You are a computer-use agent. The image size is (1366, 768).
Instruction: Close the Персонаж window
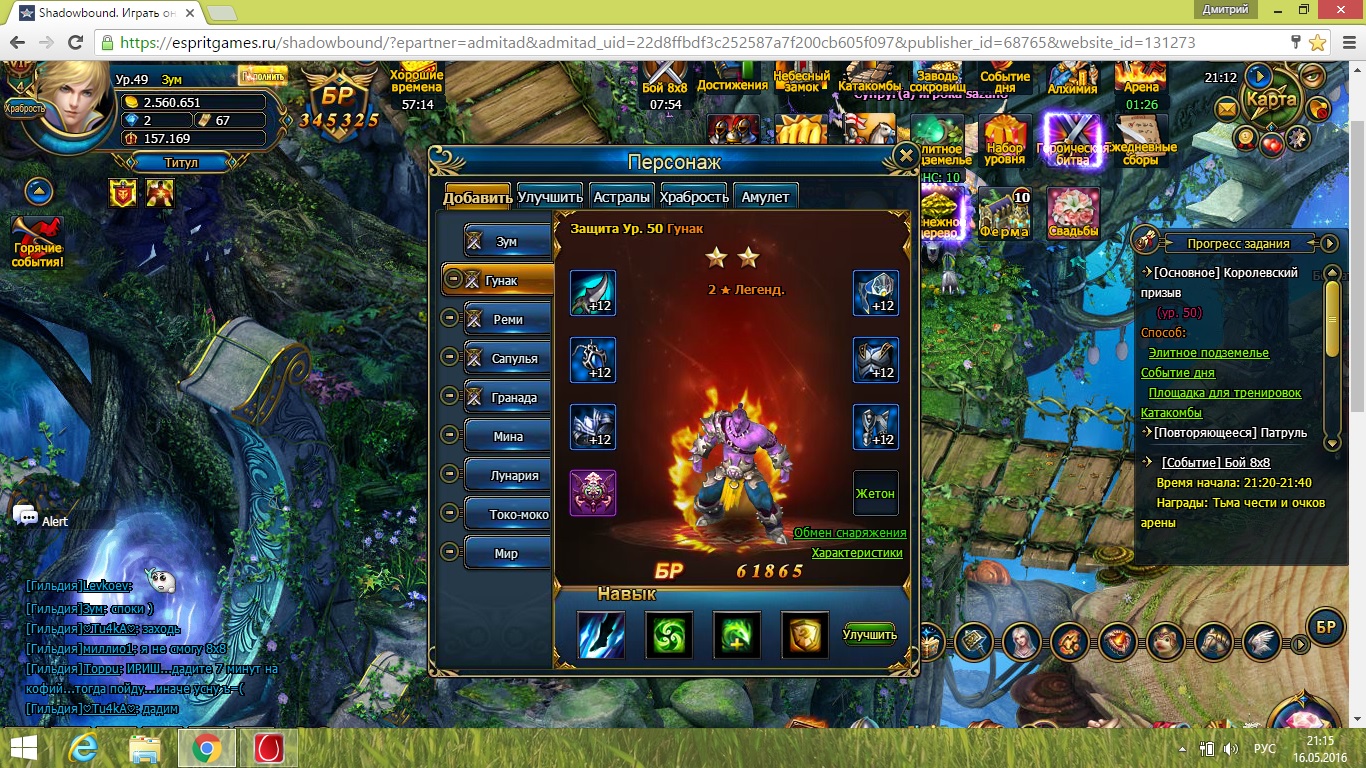[x=905, y=156]
